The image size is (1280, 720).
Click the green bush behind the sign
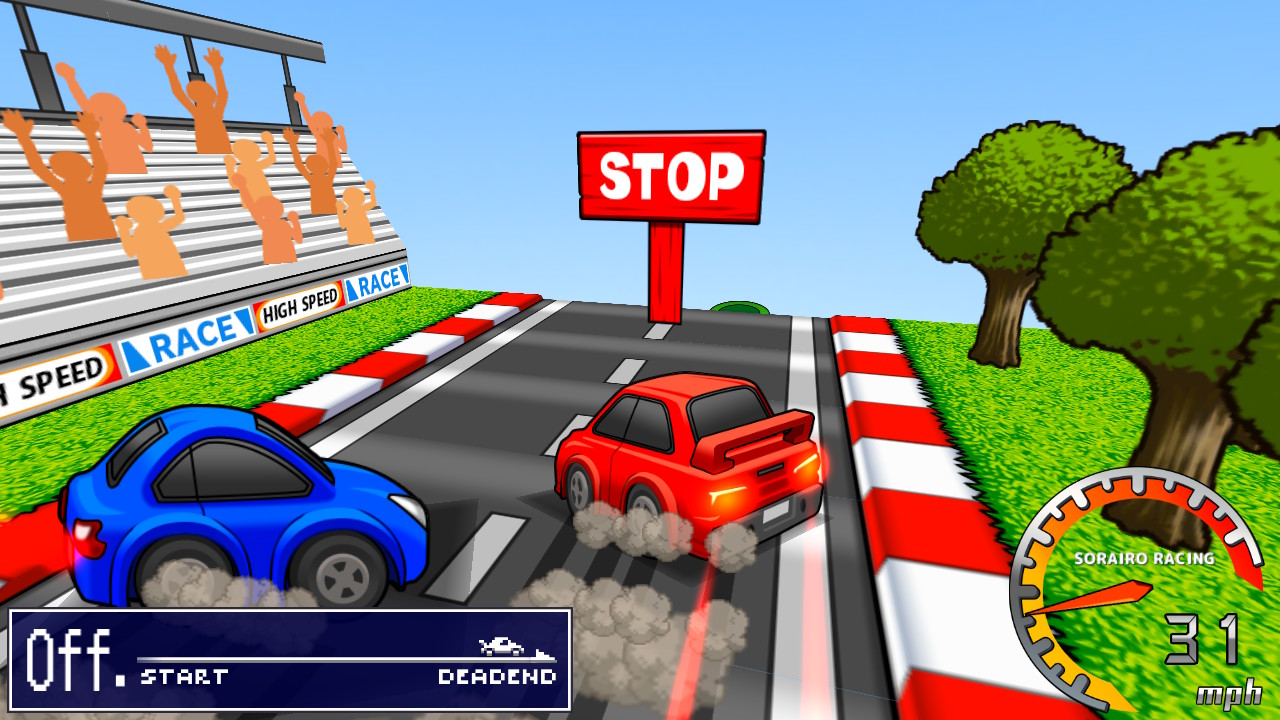coord(740,308)
